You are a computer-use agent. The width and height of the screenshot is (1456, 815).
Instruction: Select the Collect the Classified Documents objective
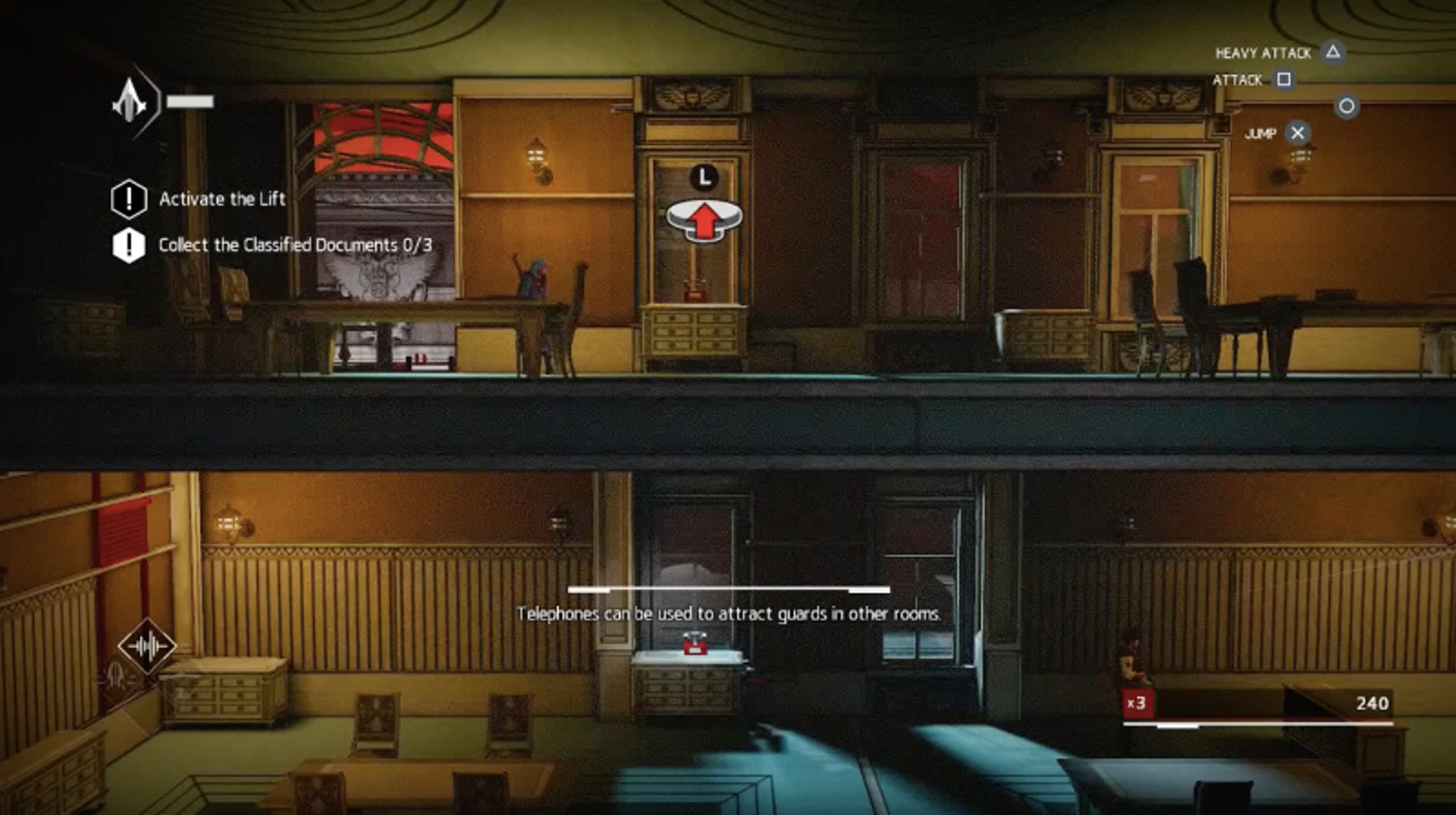294,246
